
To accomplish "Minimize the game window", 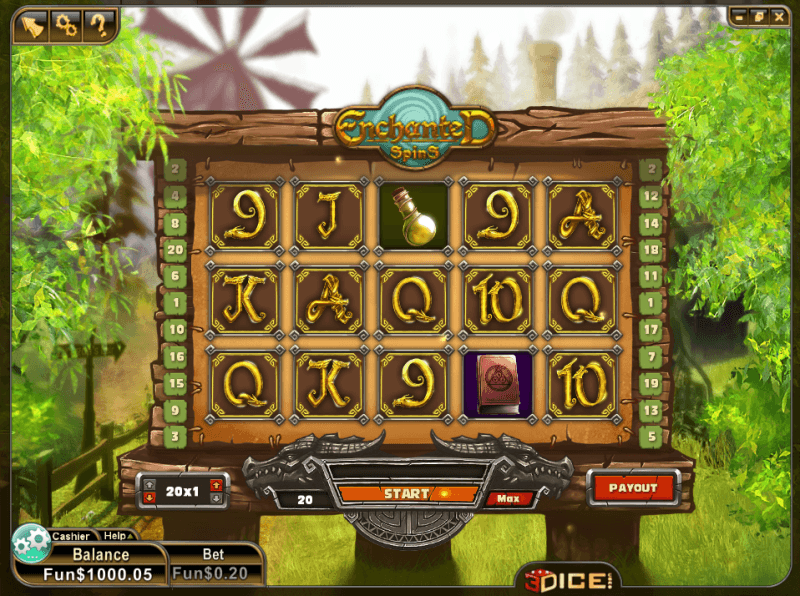I will 739,16.
